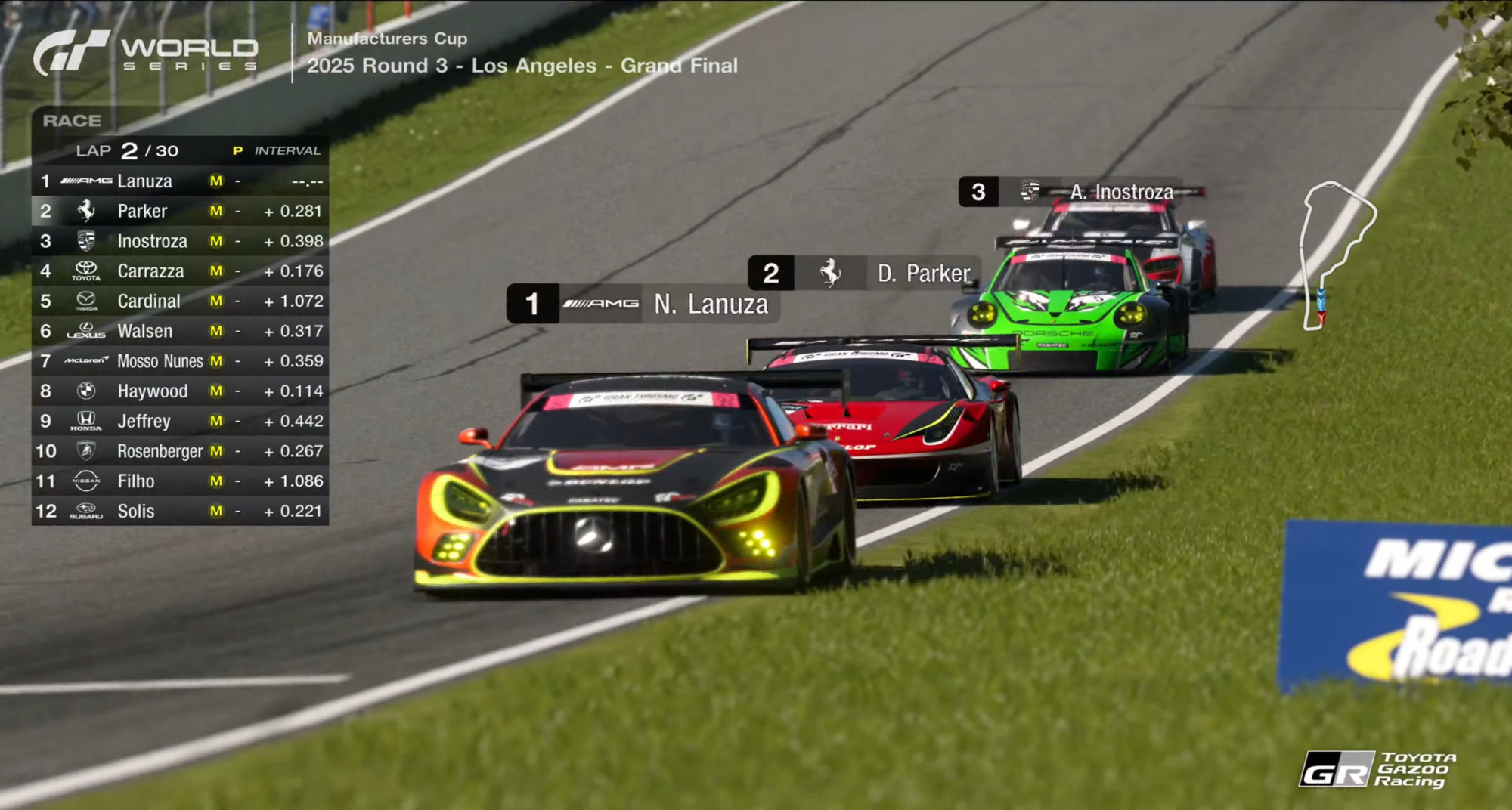Pick Cardinal's Mazda row in standings
This screenshot has width=1512, height=810.
pyautogui.click(x=180, y=301)
